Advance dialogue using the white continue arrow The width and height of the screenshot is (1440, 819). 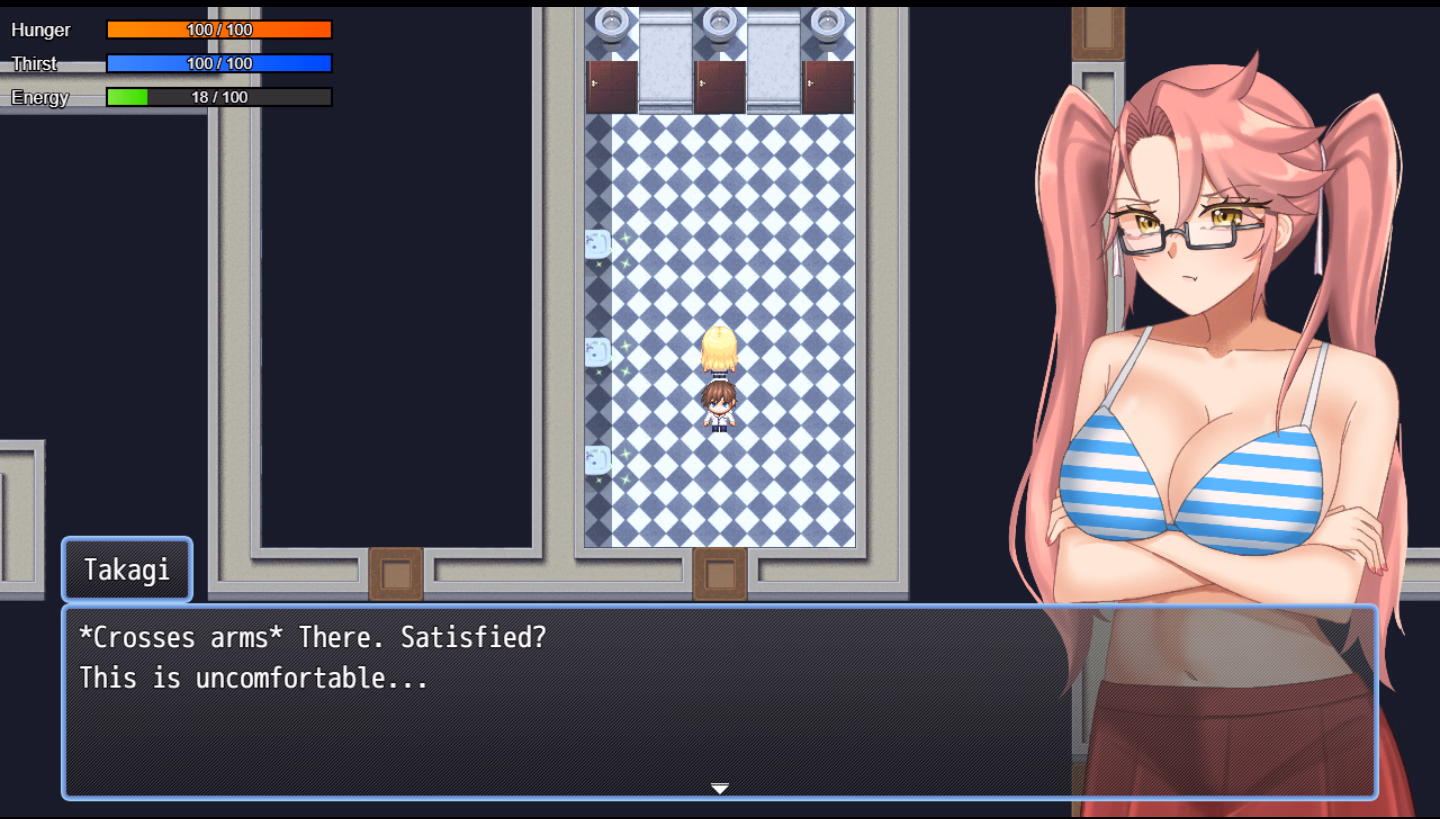(x=719, y=788)
